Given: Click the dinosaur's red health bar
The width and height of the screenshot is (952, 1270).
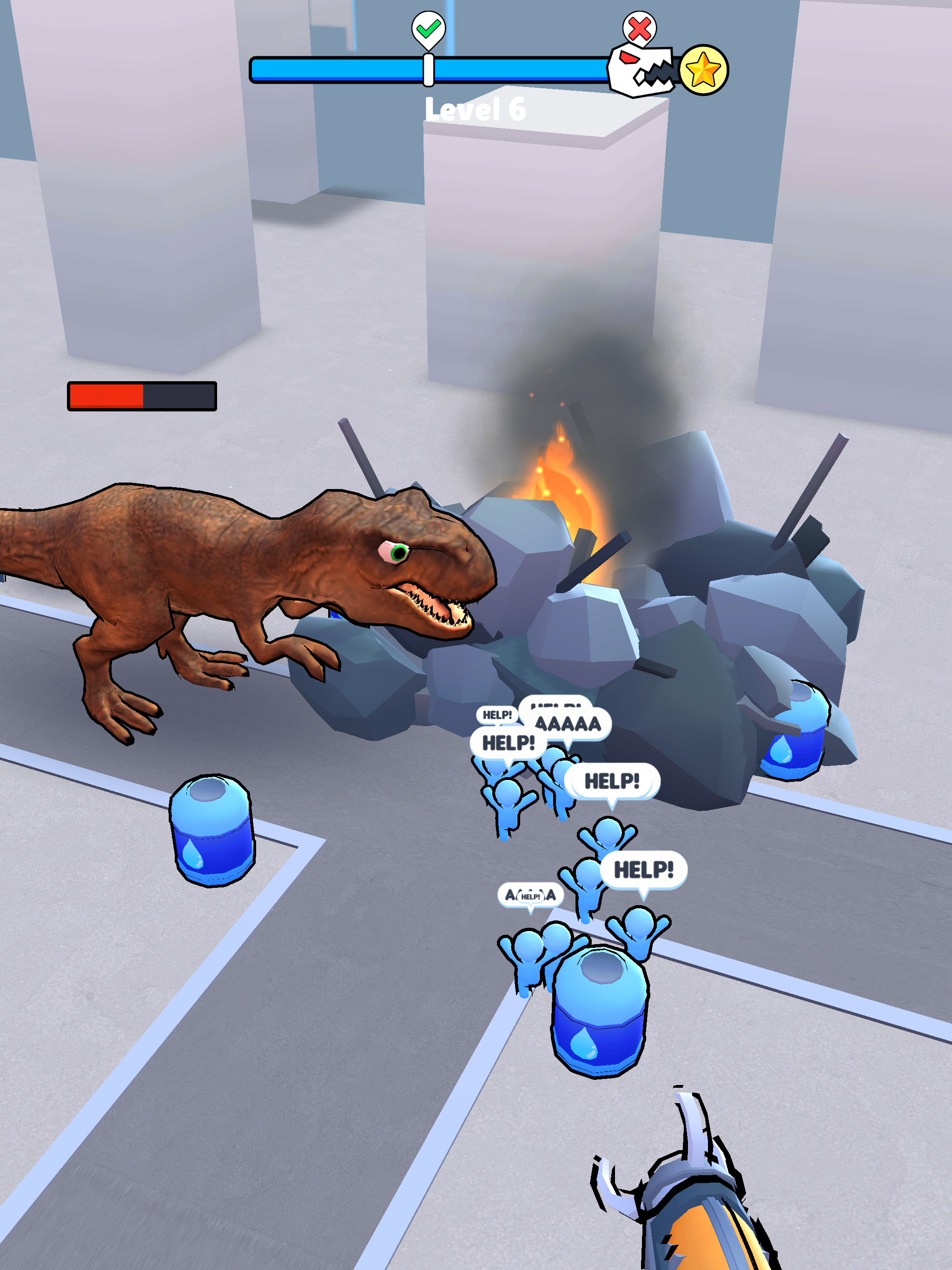Looking at the screenshot, I should click(x=141, y=396).
